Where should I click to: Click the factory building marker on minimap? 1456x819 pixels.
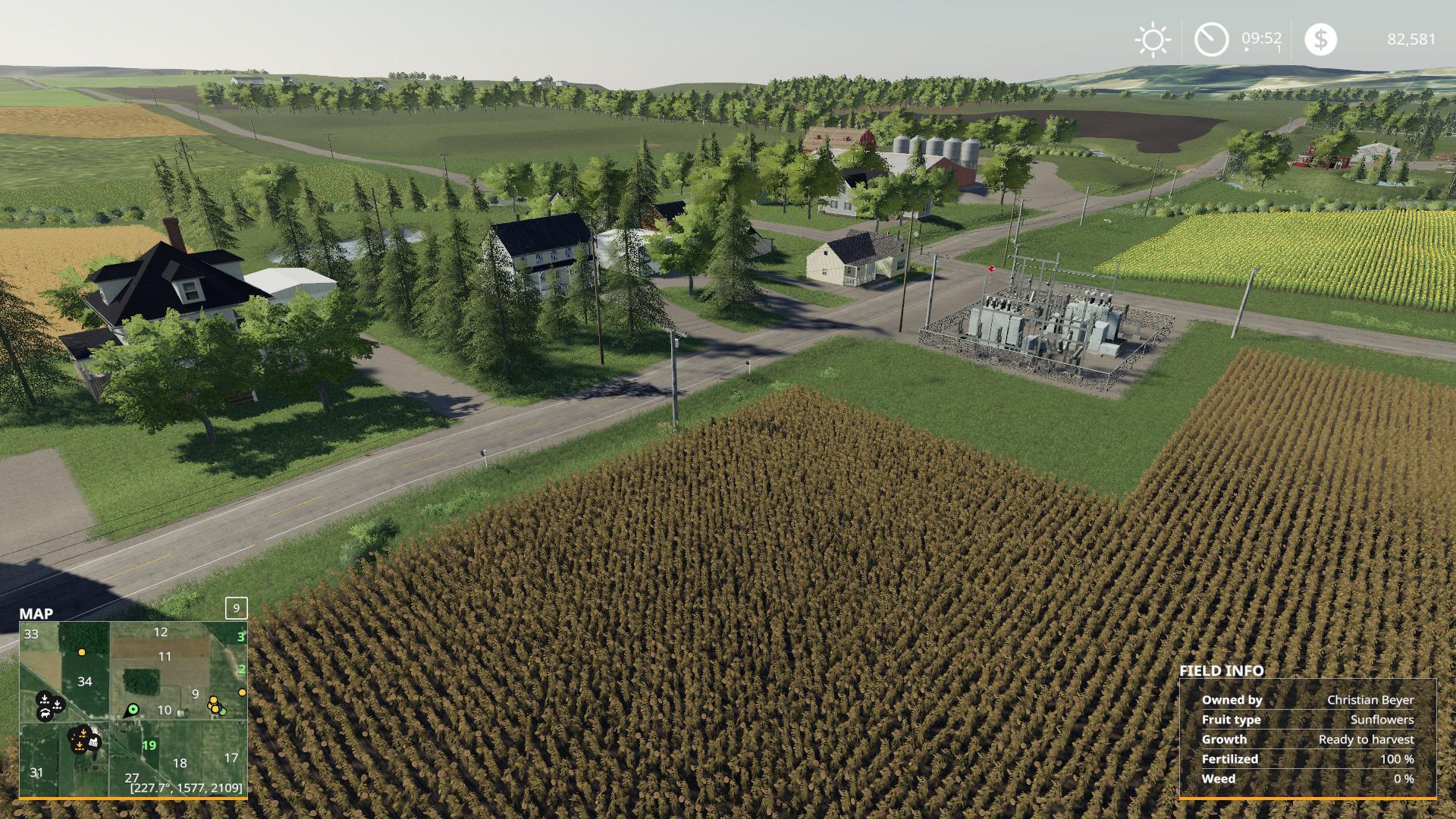(94, 742)
